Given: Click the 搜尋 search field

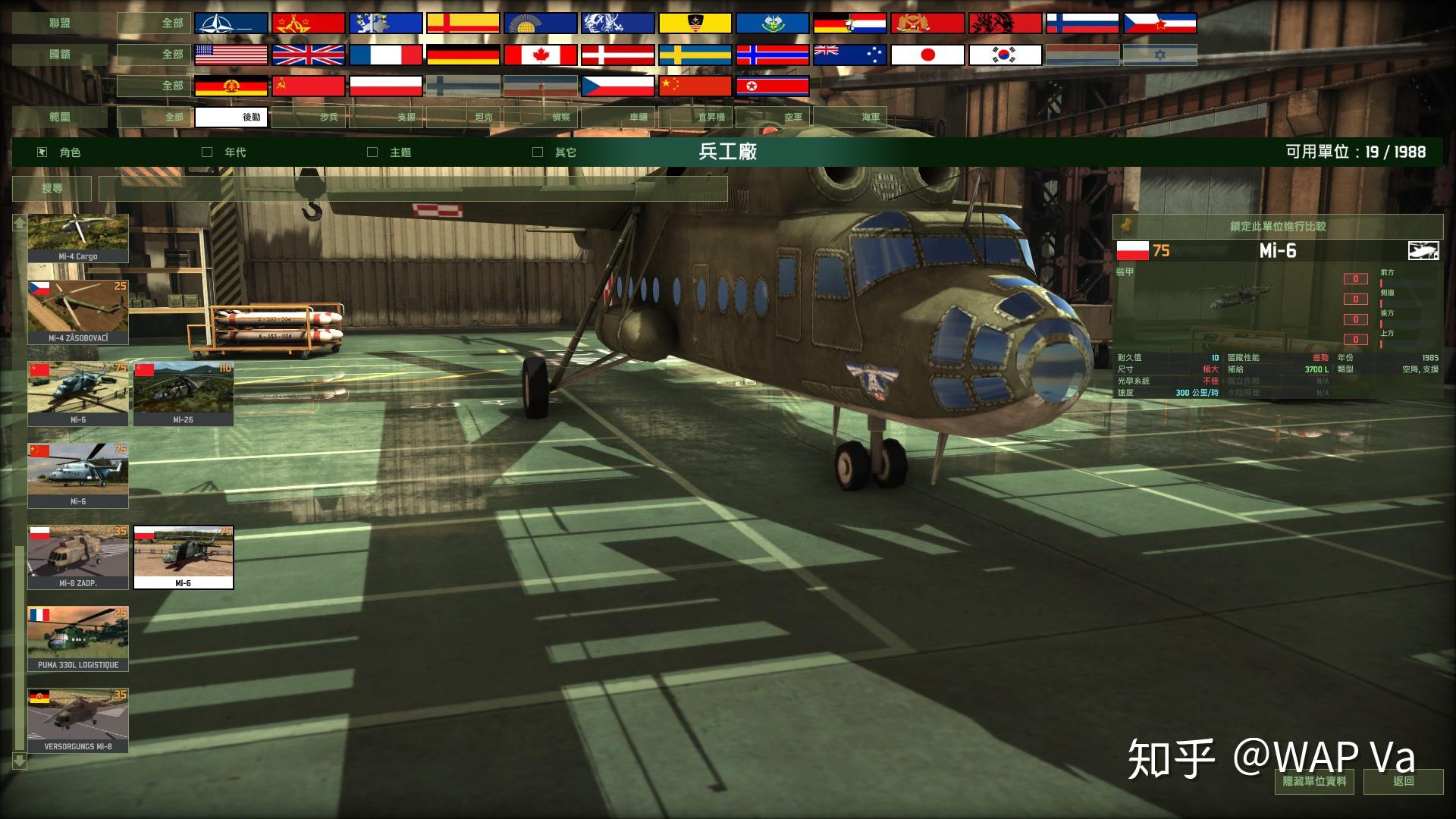Looking at the screenshot, I should [x=52, y=188].
